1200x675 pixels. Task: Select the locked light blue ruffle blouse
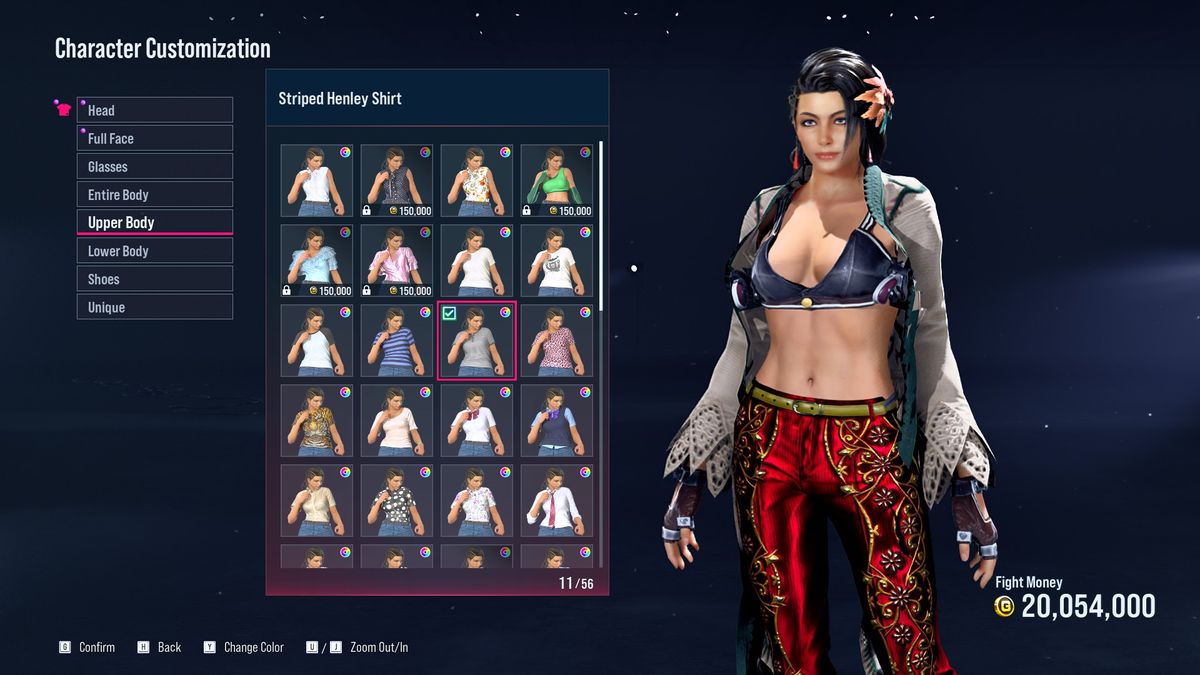[x=316, y=261]
